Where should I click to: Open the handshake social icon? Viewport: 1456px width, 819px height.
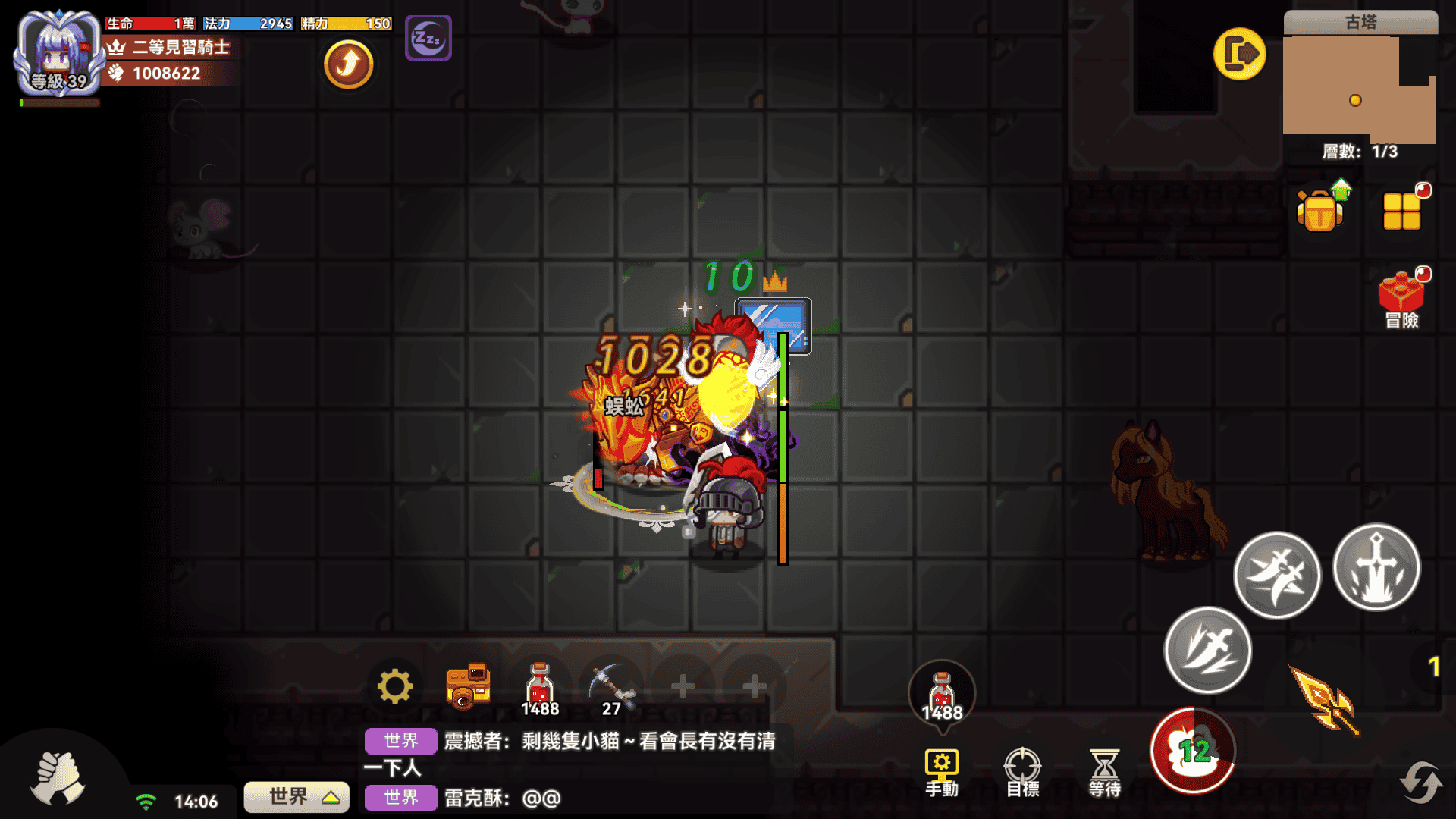click(58, 778)
